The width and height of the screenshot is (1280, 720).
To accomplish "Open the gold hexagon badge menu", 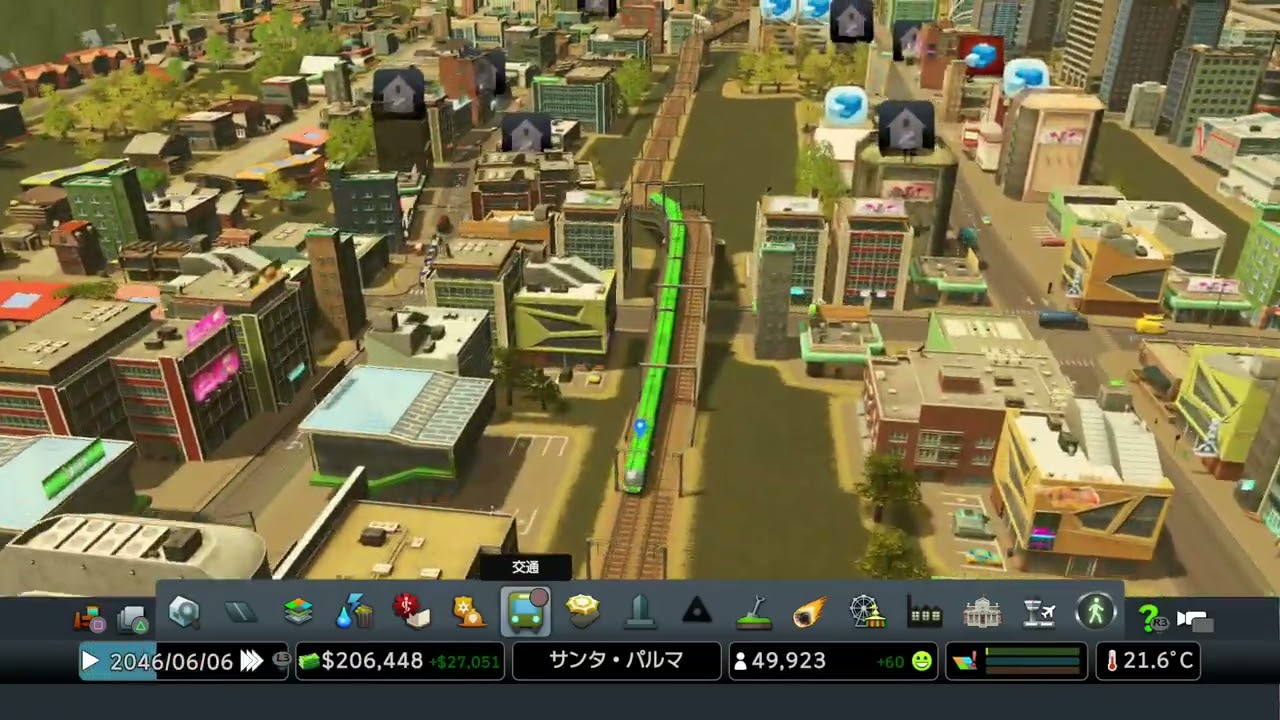I will (x=583, y=612).
